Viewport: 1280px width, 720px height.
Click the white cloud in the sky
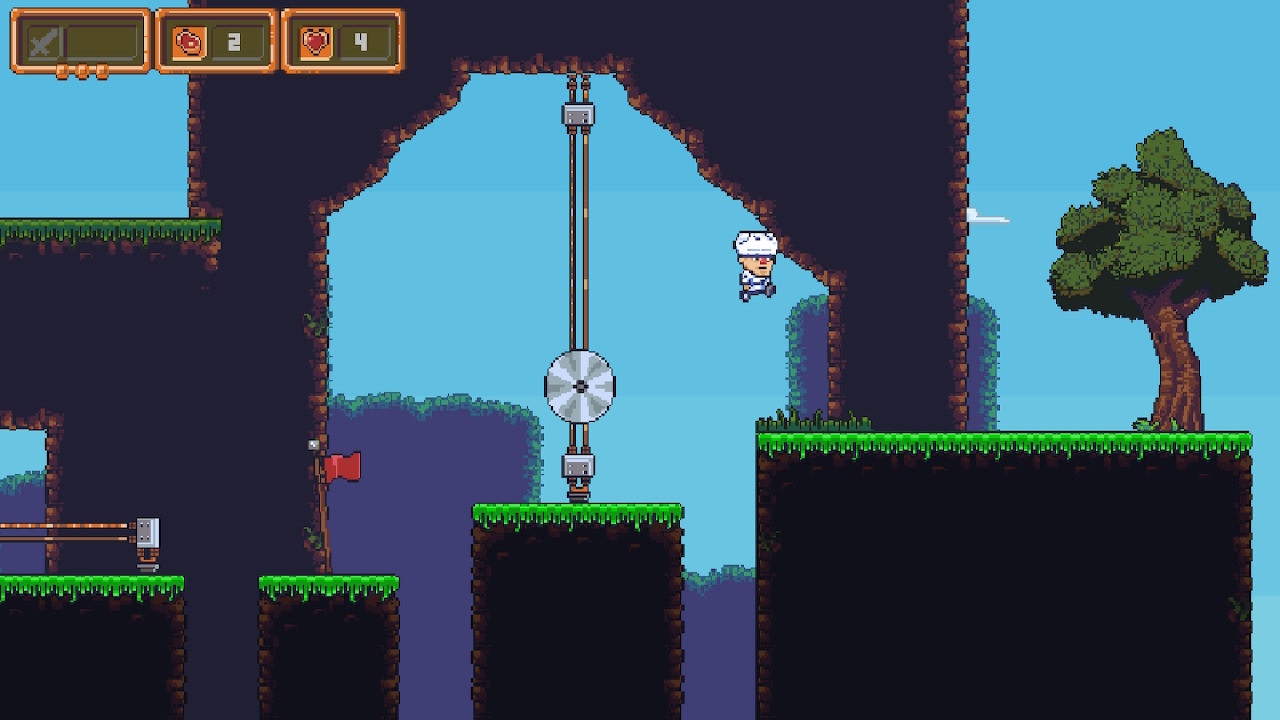(x=990, y=214)
